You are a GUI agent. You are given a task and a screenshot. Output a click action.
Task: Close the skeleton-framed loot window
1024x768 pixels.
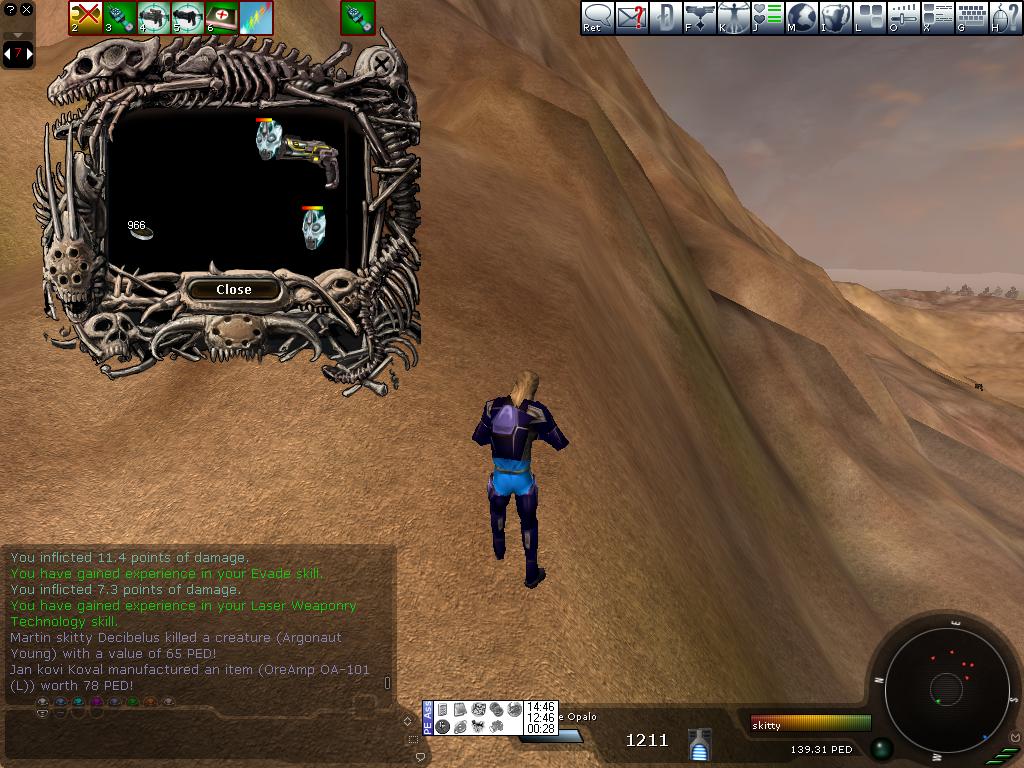tap(234, 289)
